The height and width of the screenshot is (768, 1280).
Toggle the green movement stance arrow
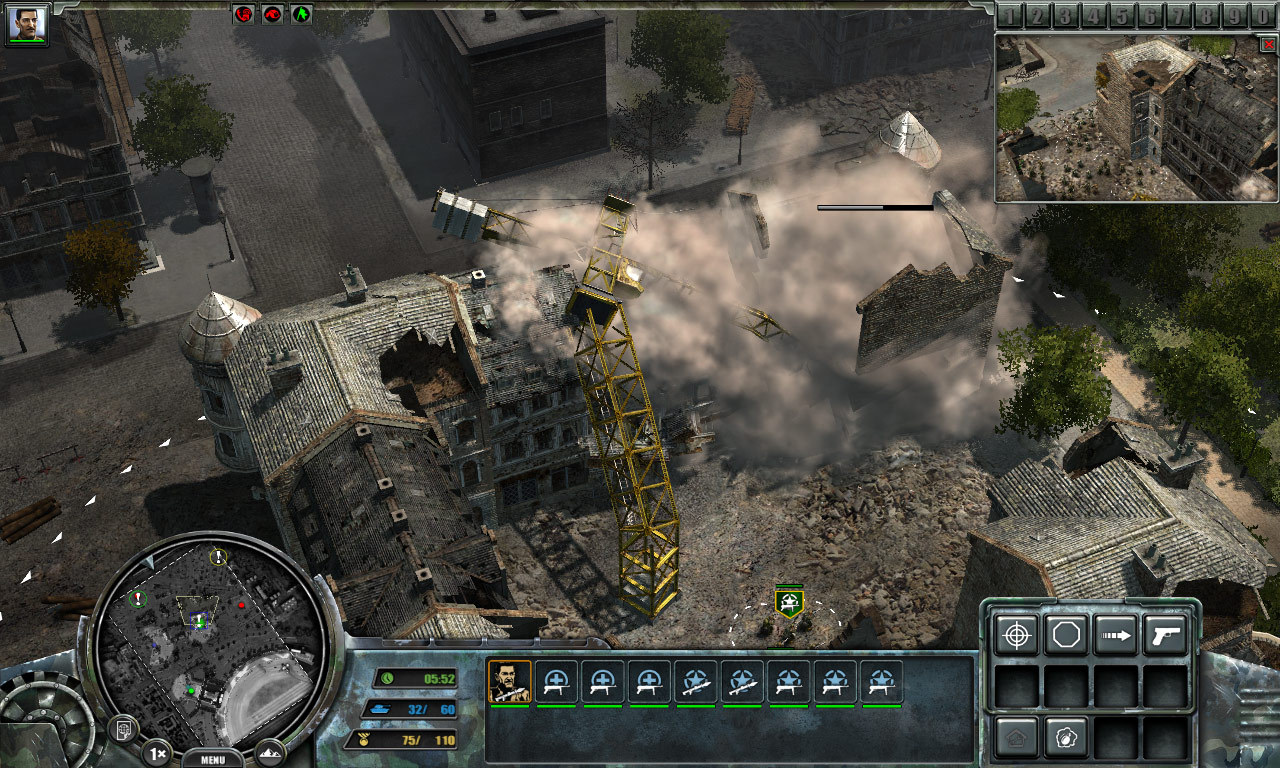pos(301,14)
